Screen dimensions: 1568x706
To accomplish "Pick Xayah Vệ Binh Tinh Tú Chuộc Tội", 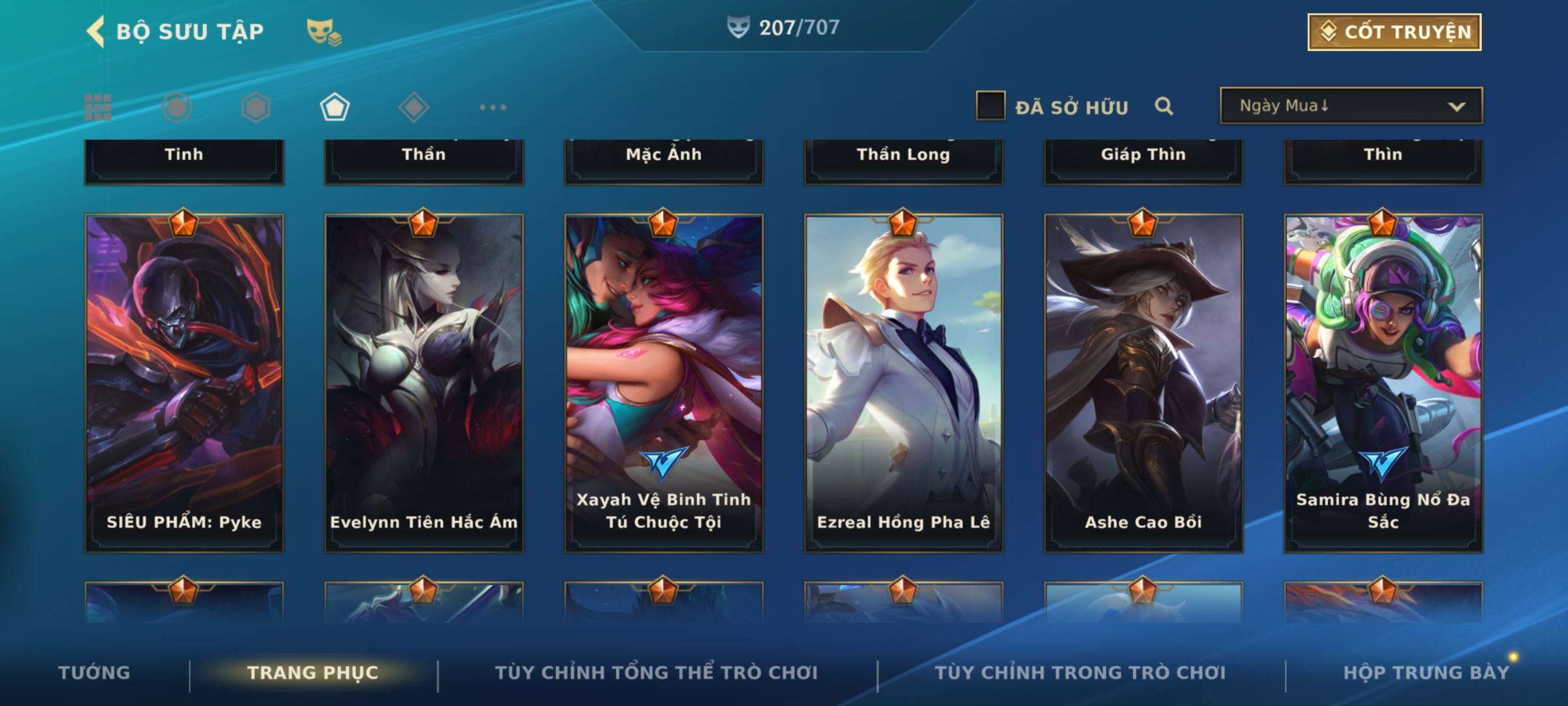I will 664,383.
